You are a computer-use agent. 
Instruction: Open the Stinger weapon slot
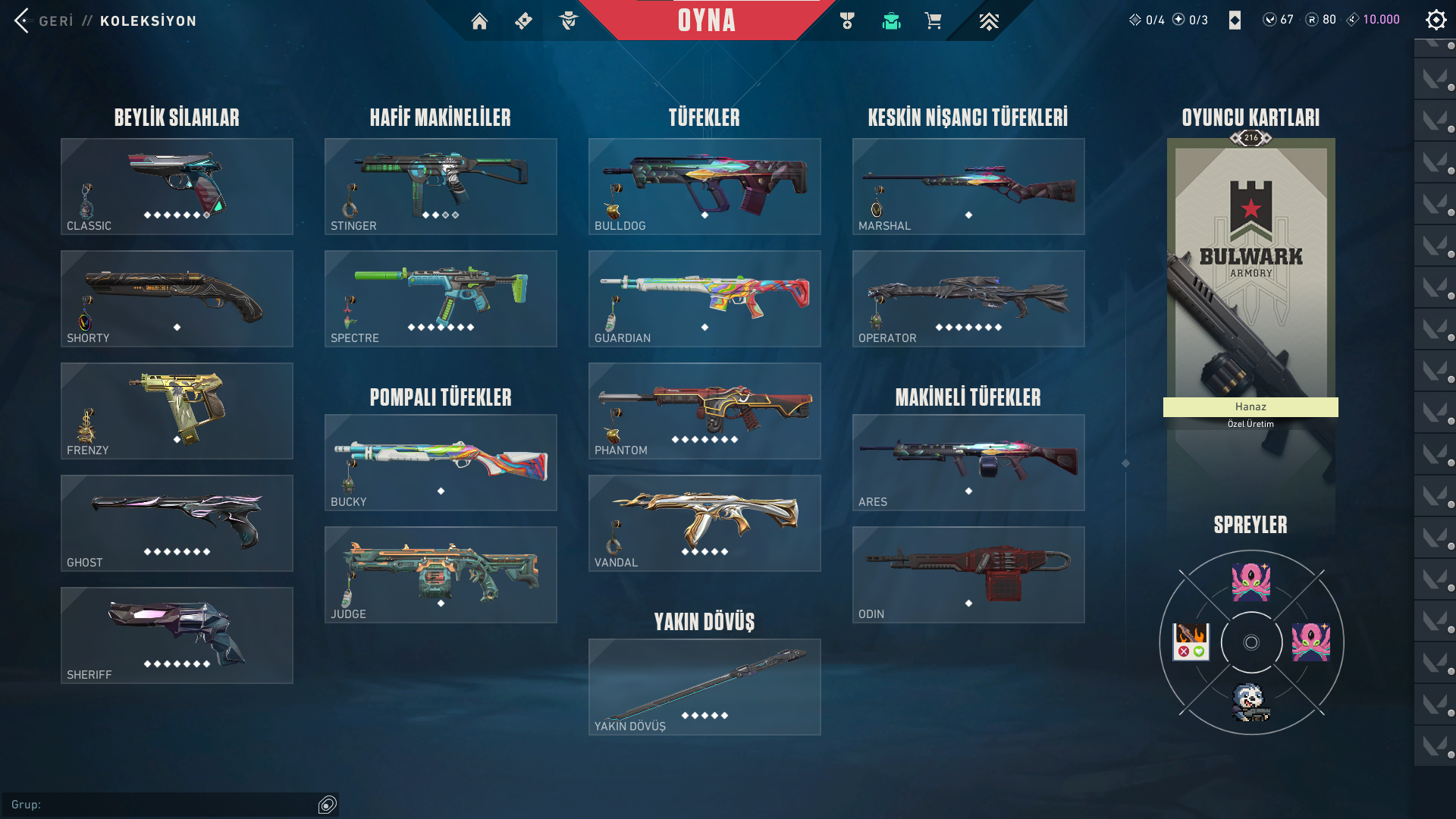441,187
